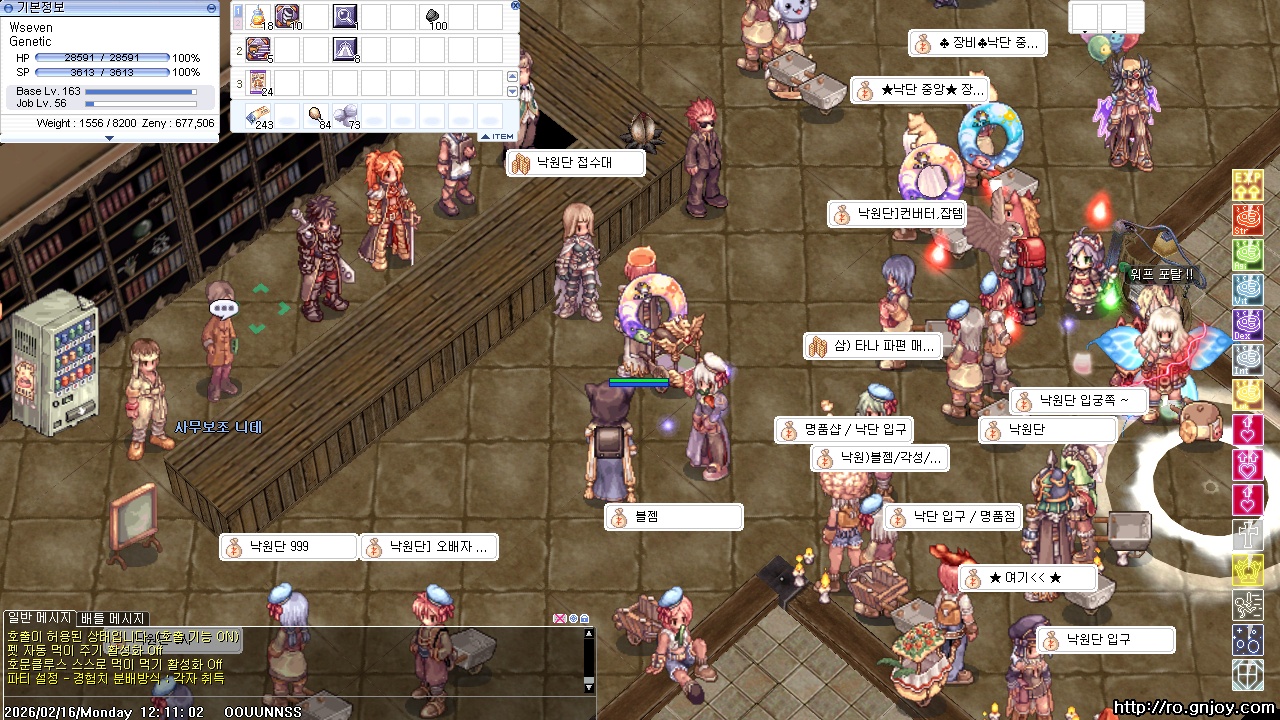Select the ticket item with 243 count
Viewport: 1280px width, 720px height.
[x=259, y=115]
